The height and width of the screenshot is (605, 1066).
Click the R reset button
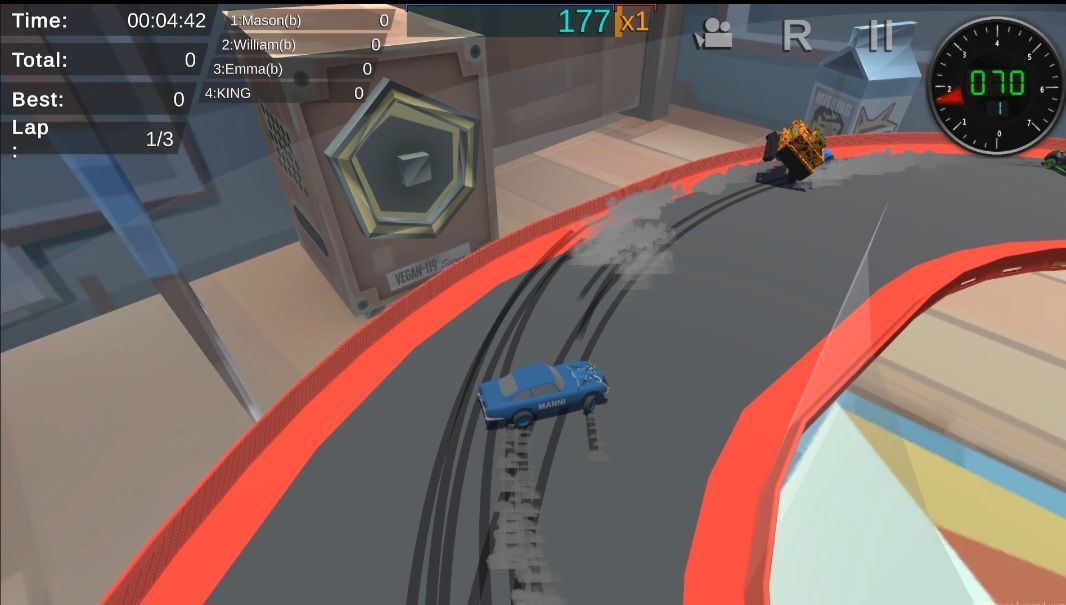click(795, 35)
